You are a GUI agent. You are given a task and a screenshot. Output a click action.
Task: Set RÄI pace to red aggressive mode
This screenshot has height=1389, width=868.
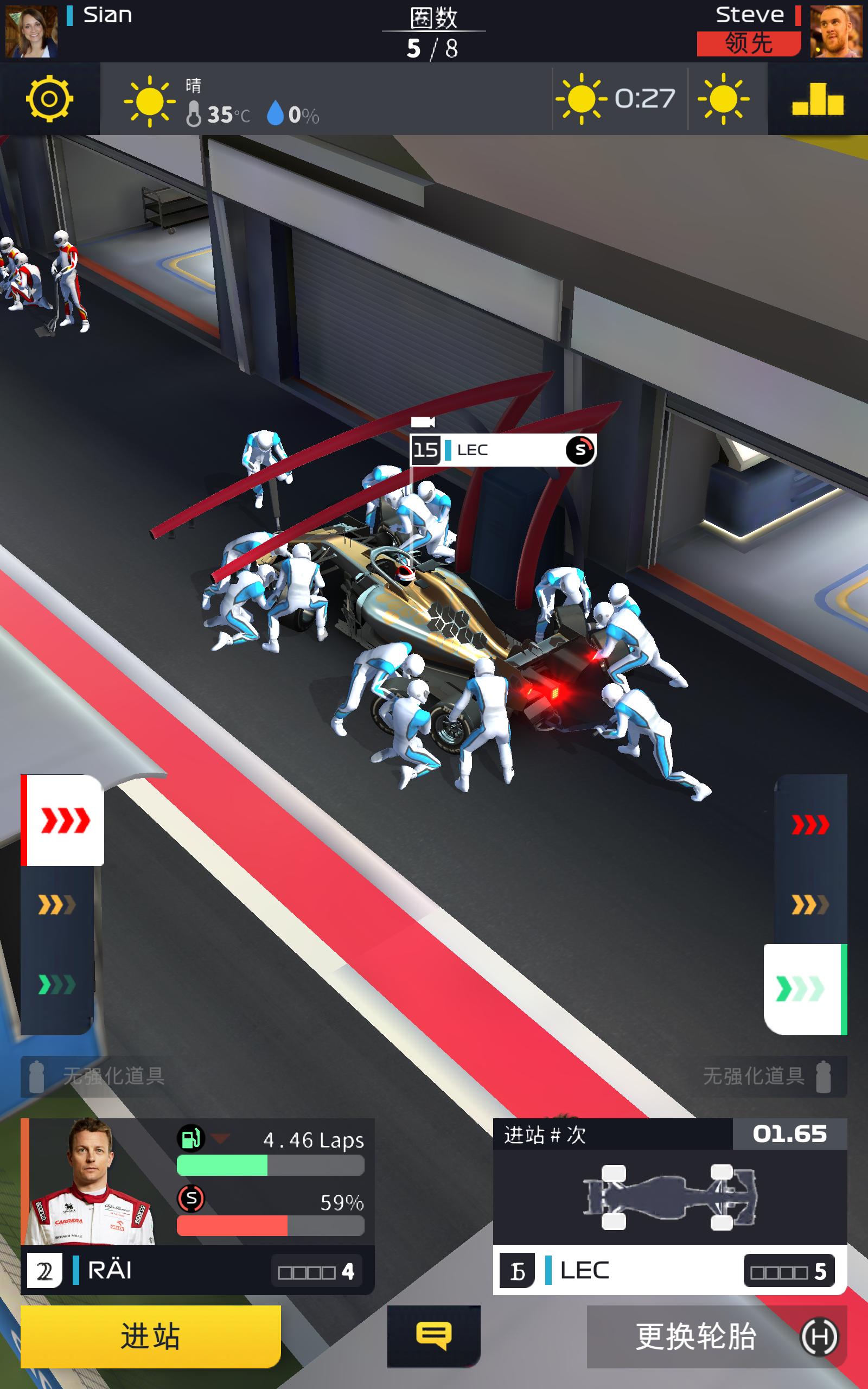point(63,820)
